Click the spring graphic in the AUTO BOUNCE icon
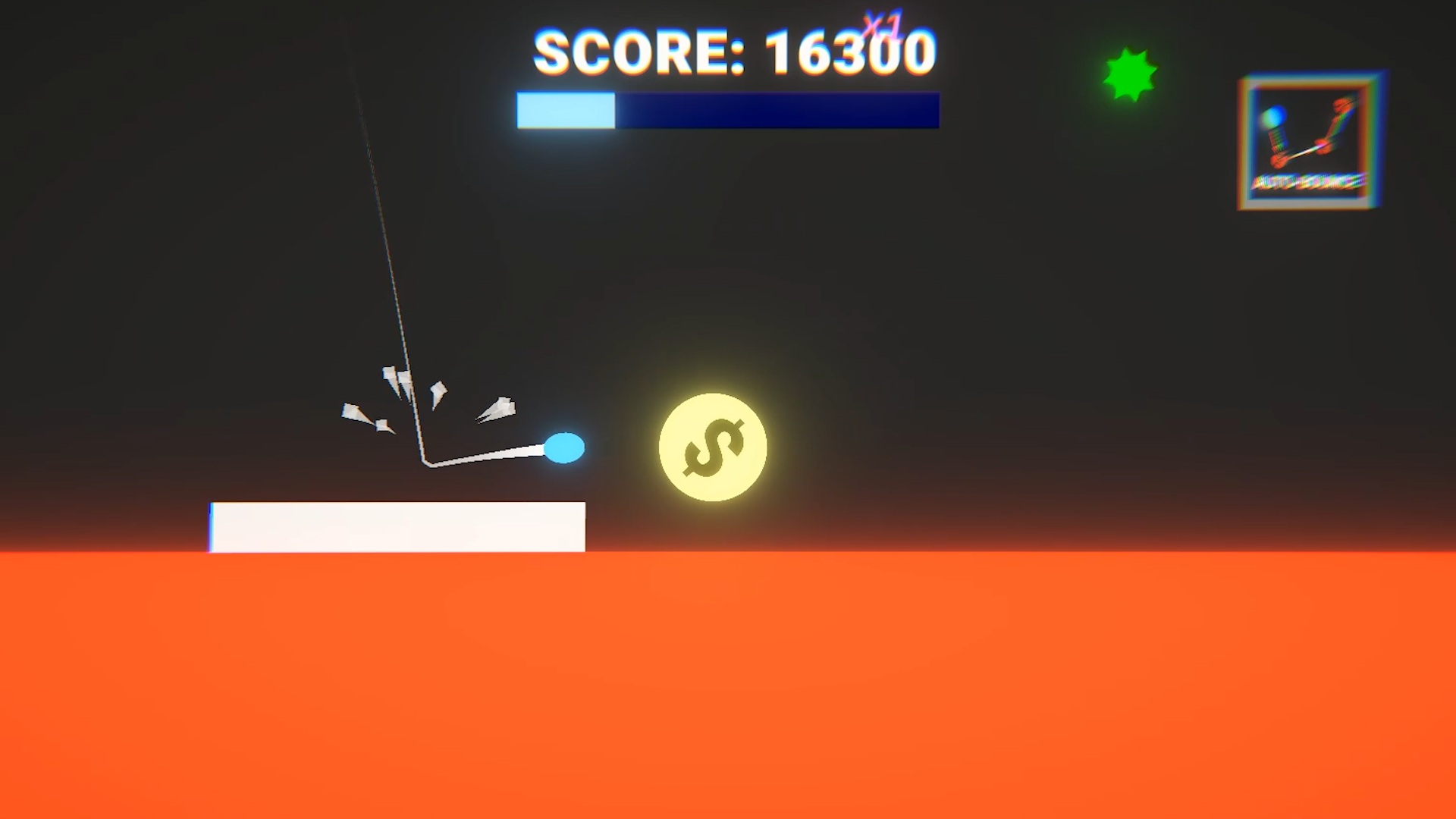1456x819 pixels. pyautogui.click(x=1279, y=136)
